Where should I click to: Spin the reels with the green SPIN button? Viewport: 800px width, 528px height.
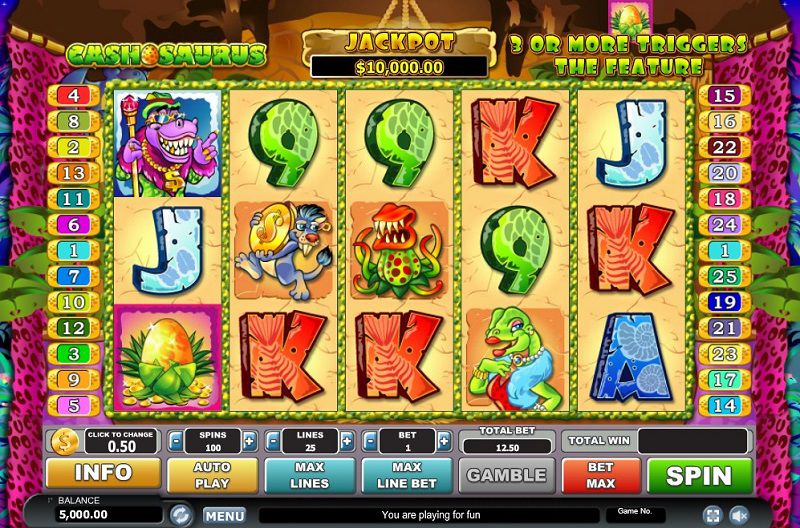(699, 475)
